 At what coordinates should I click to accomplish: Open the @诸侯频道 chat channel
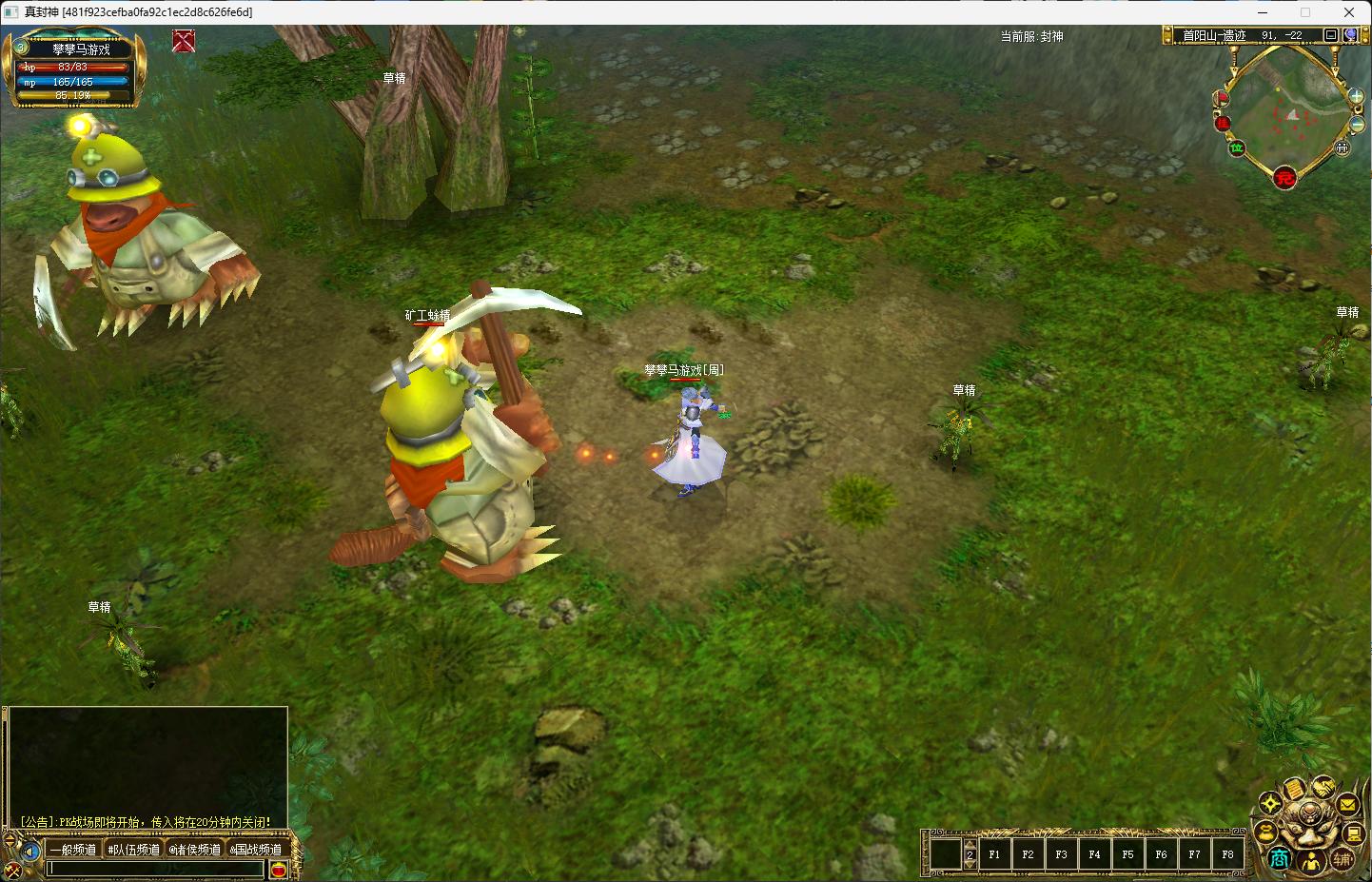point(195,850)
